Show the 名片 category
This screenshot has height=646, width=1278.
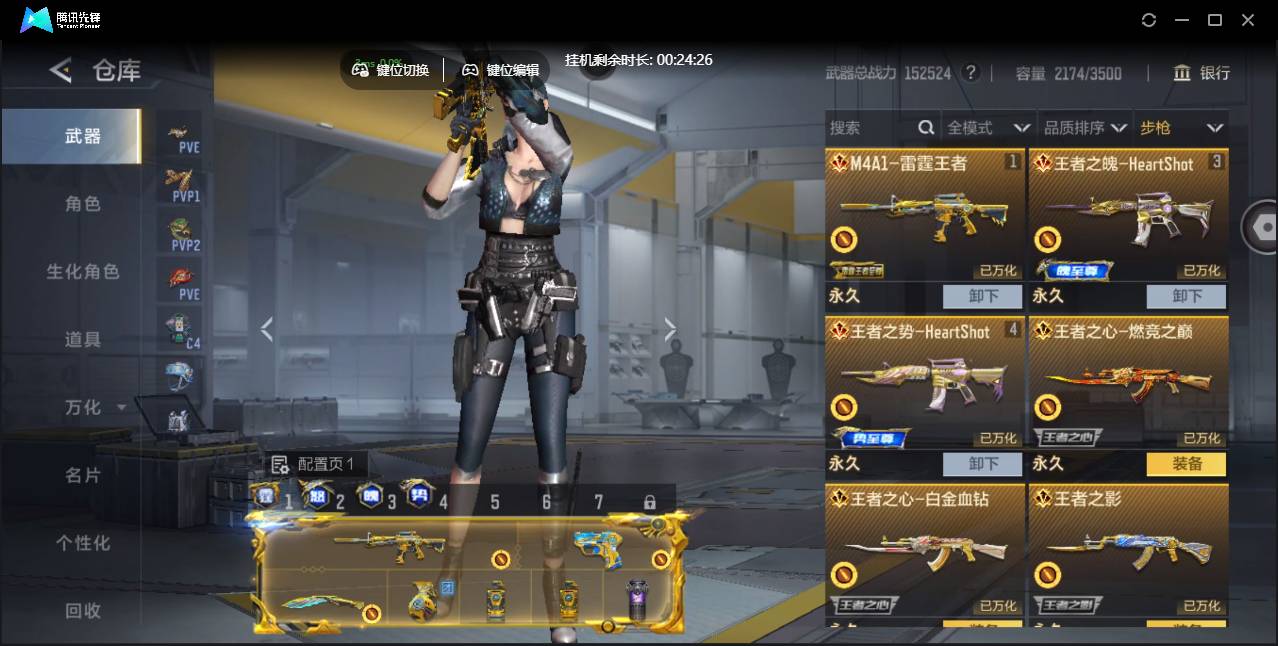coord(82,476)
